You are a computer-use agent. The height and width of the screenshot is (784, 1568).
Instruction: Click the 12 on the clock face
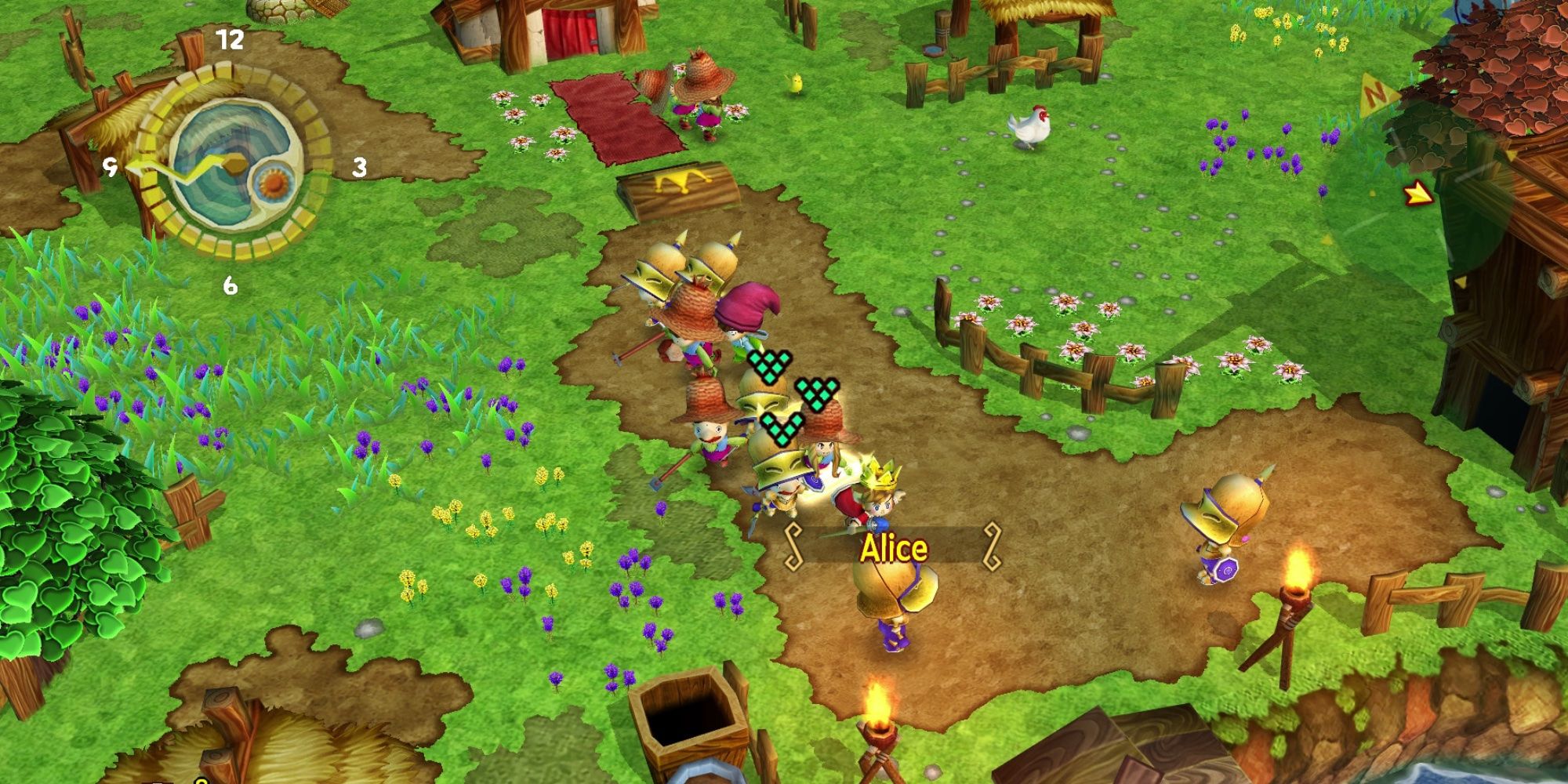[228, 41]
